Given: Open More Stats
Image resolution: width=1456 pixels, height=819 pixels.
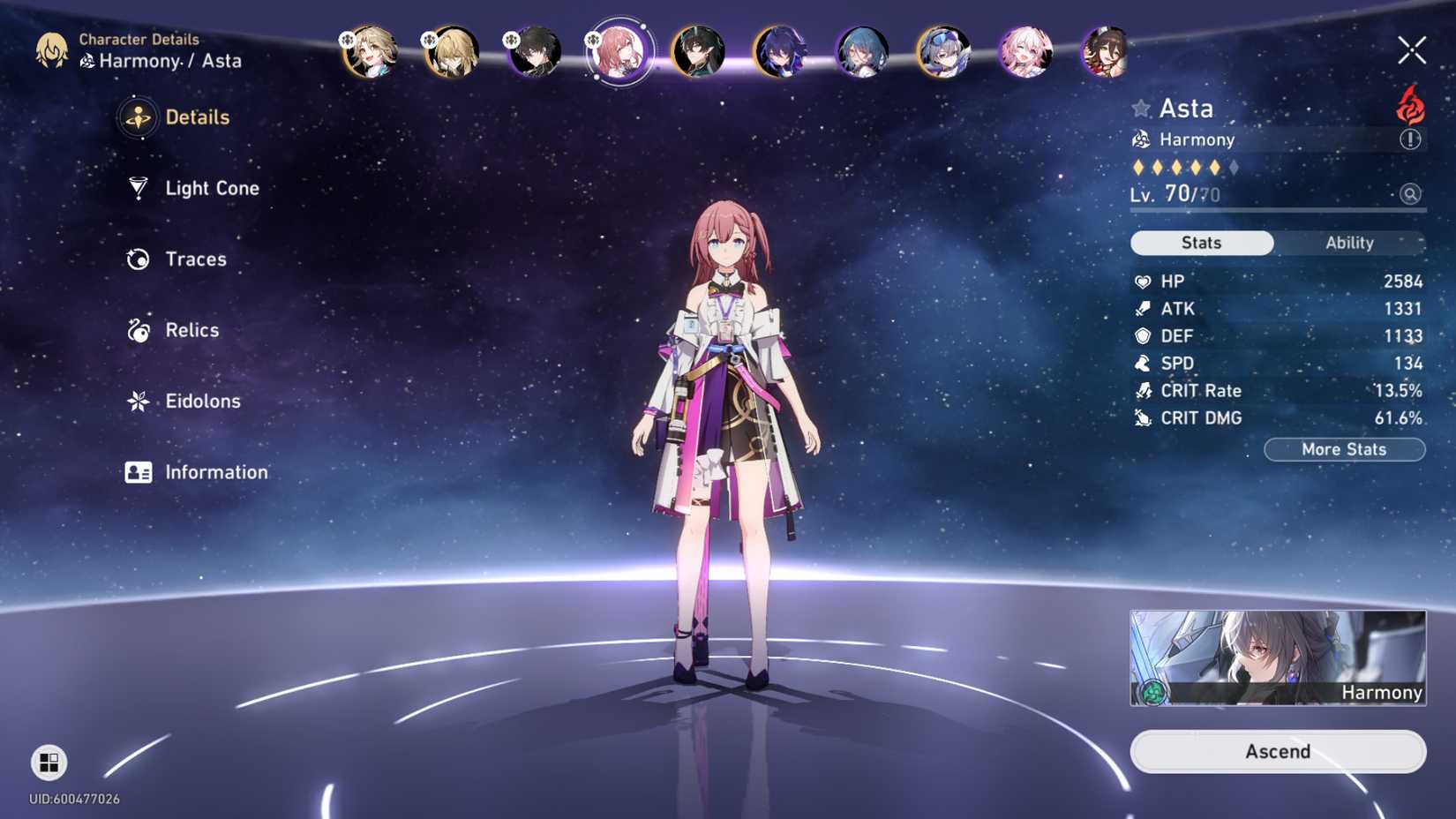Looking at the screenshot, I should (1344, 449).
